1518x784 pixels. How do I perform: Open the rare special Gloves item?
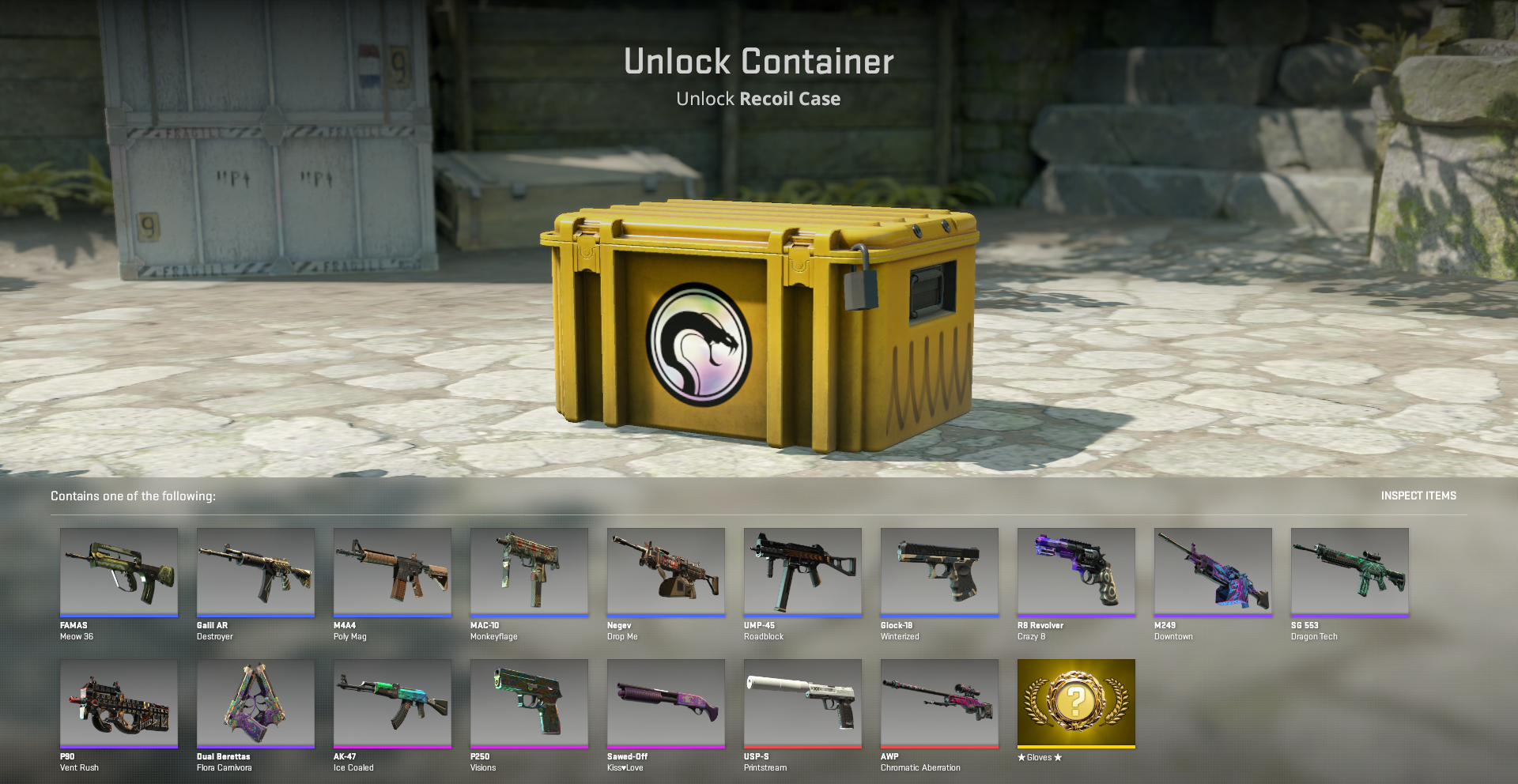click(x=1076, y=703)
